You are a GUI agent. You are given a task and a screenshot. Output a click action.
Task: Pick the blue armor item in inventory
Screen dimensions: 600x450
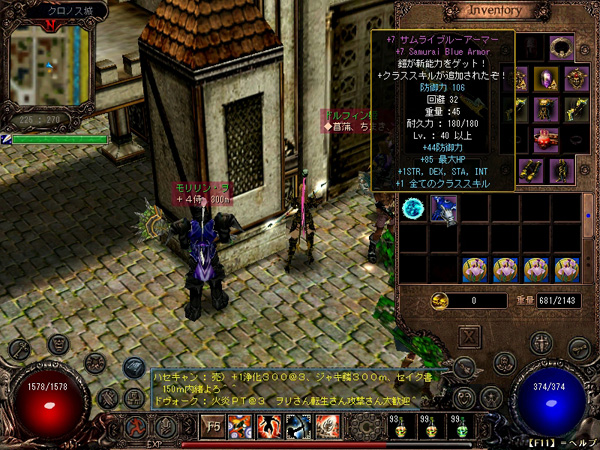pos(444,208)
